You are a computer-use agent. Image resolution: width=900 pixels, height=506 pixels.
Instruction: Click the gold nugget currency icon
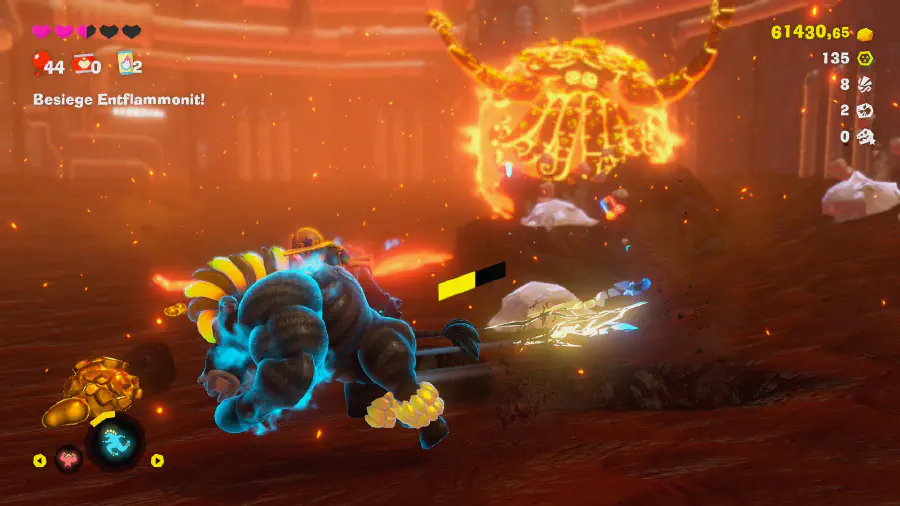coord(866,33)
